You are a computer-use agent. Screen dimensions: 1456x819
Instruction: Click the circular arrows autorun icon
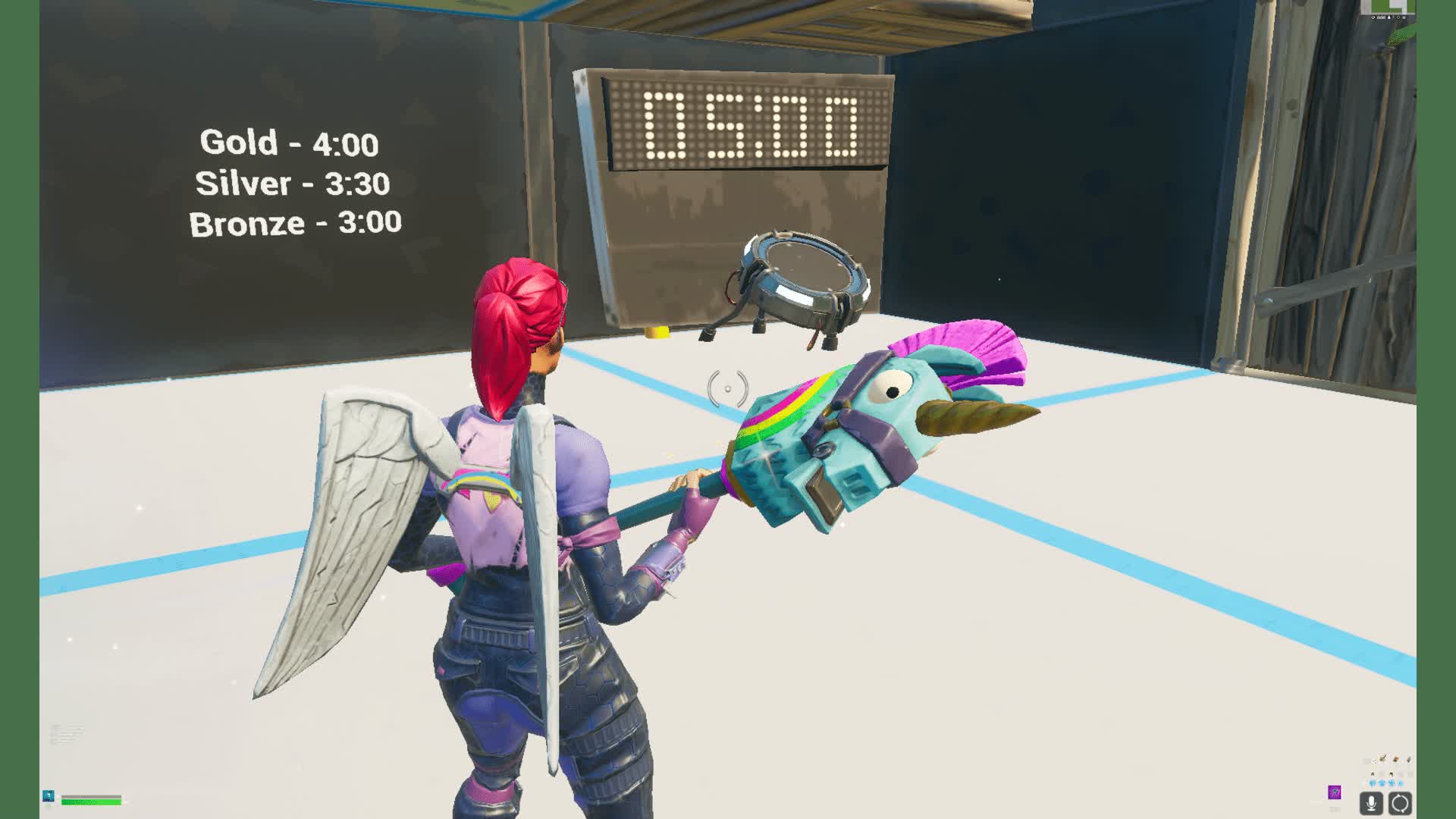(x=1400, y=802)
